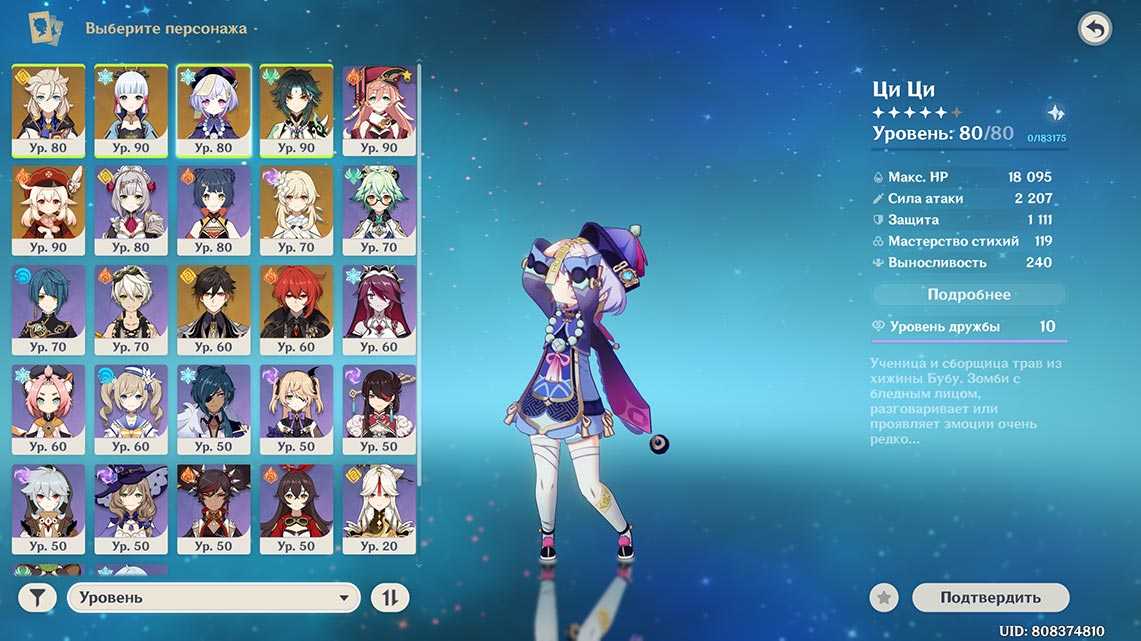Toggle the sort order arrows button
The width and height of the screenshot is (1141, 641).
point(390,598)
